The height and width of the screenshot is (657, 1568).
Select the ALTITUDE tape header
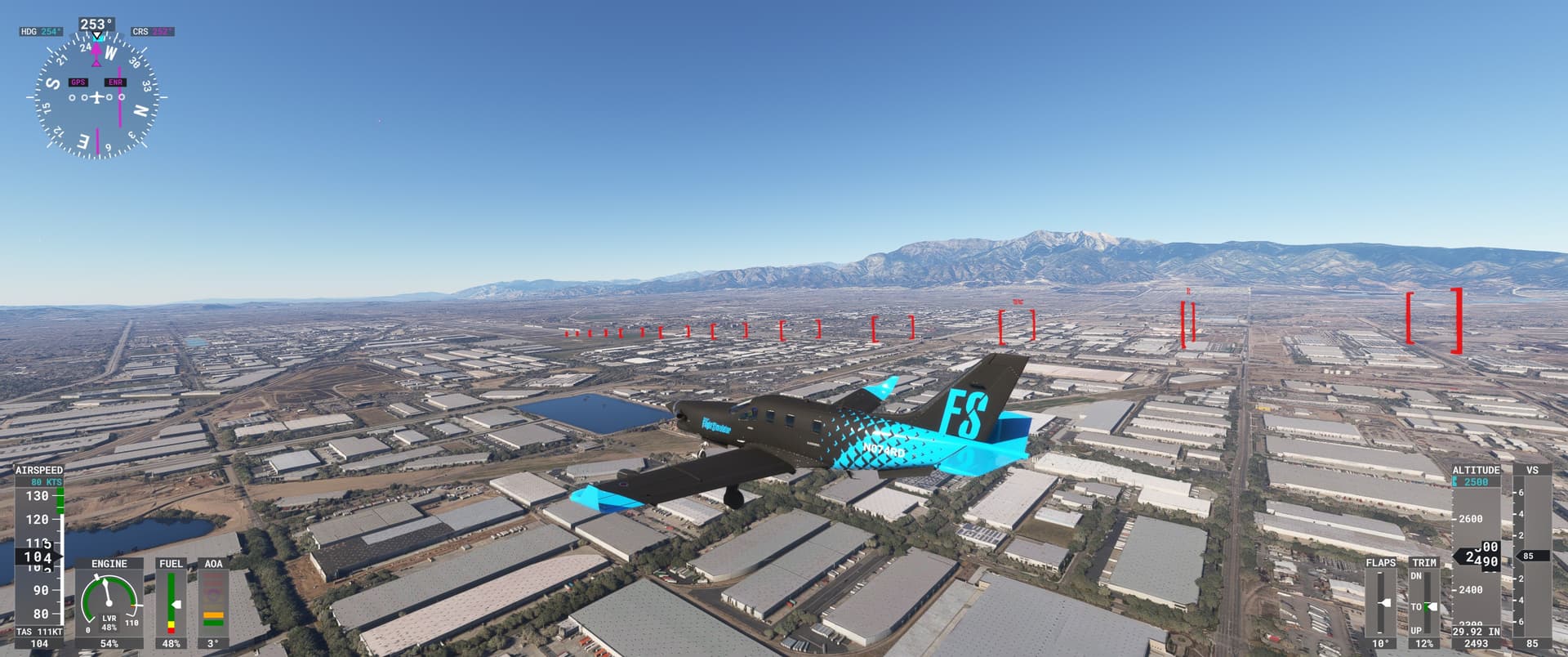pyautogui.click(x=1477, y=471)
